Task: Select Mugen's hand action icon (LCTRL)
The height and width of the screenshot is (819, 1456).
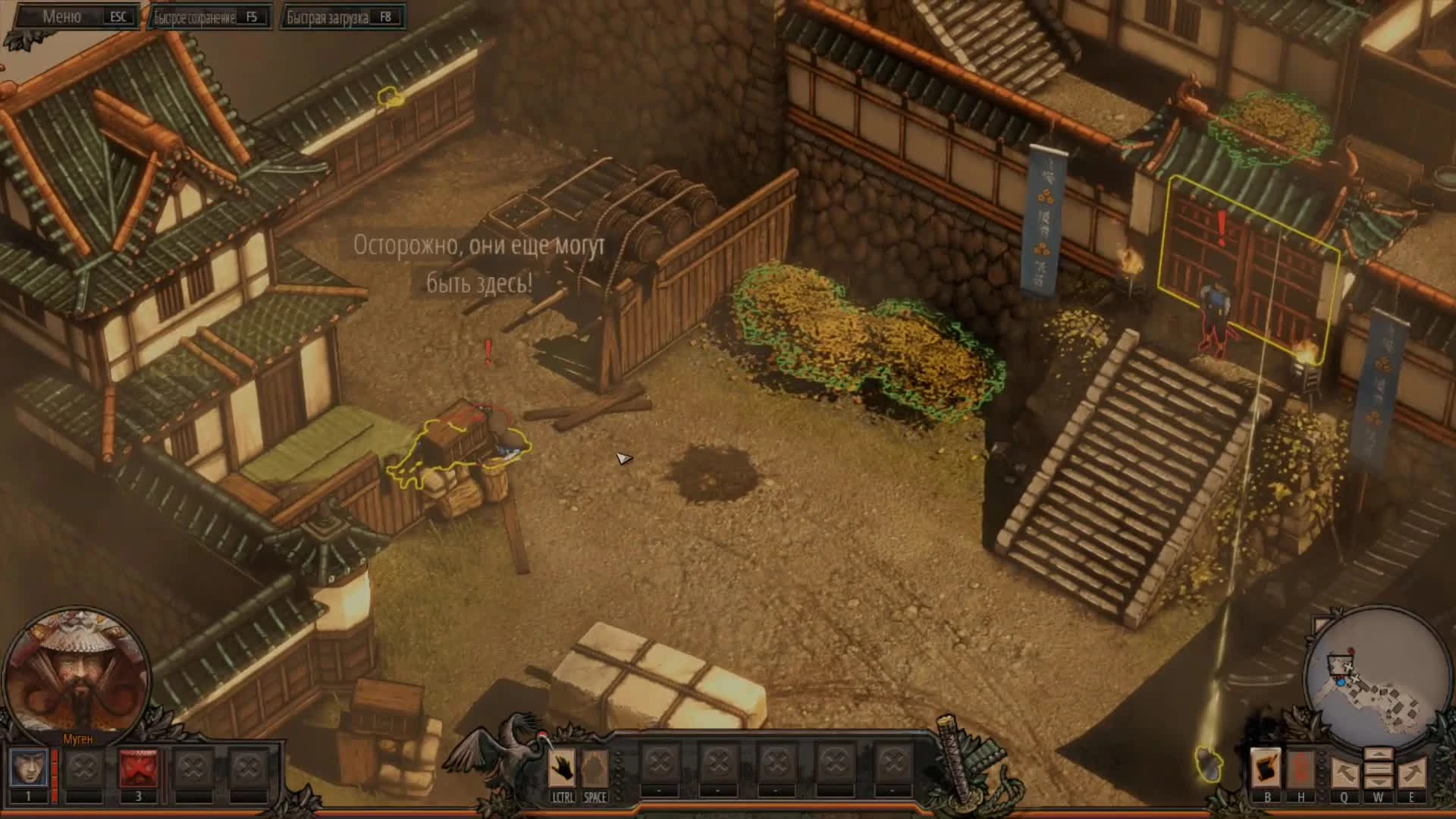Action: coord(562,767)
